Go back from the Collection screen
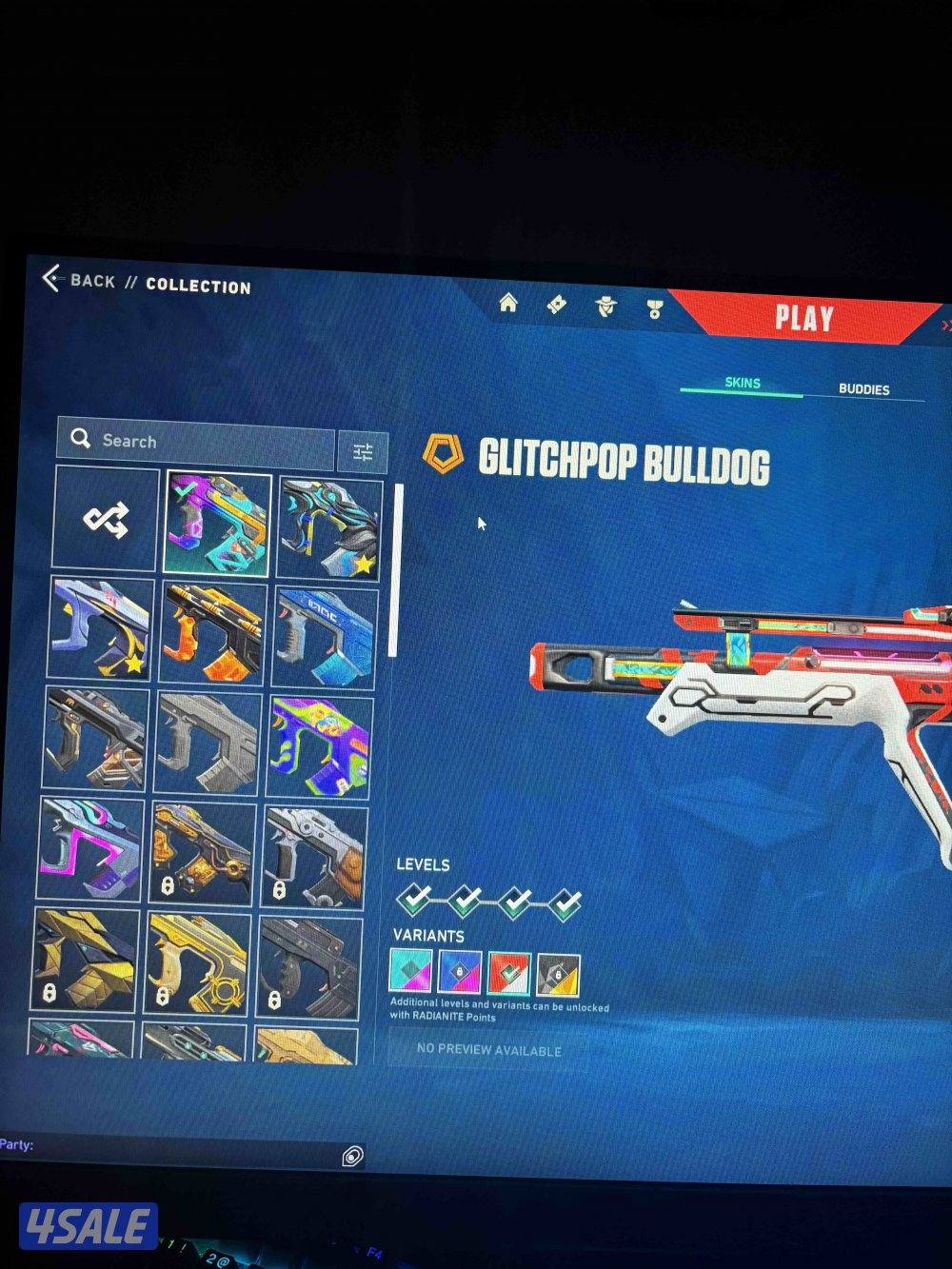Image resolution: width=952 pixels, height=1269 pixels. click(80, 280)
